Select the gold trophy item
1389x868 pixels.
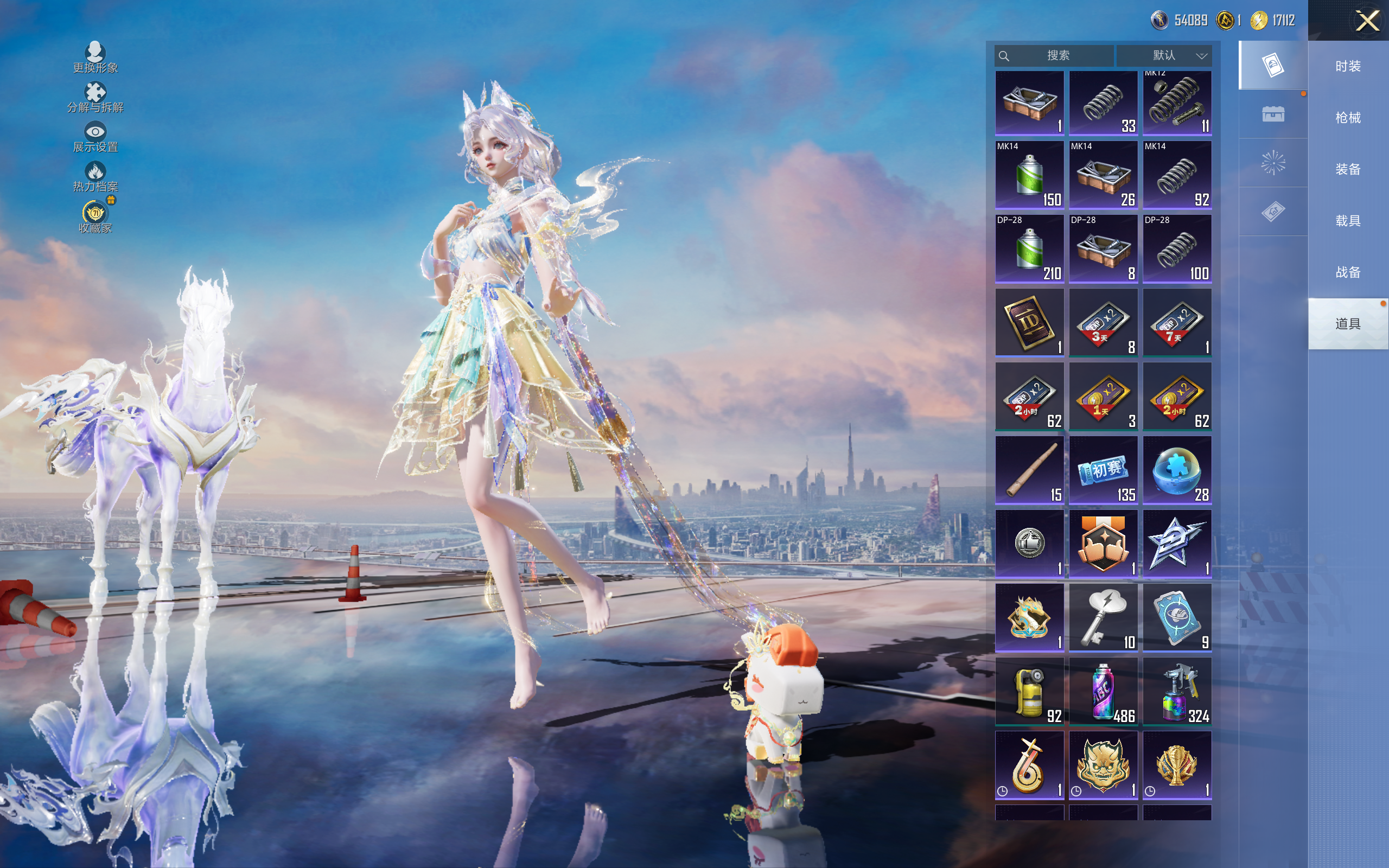[1177, 765]
